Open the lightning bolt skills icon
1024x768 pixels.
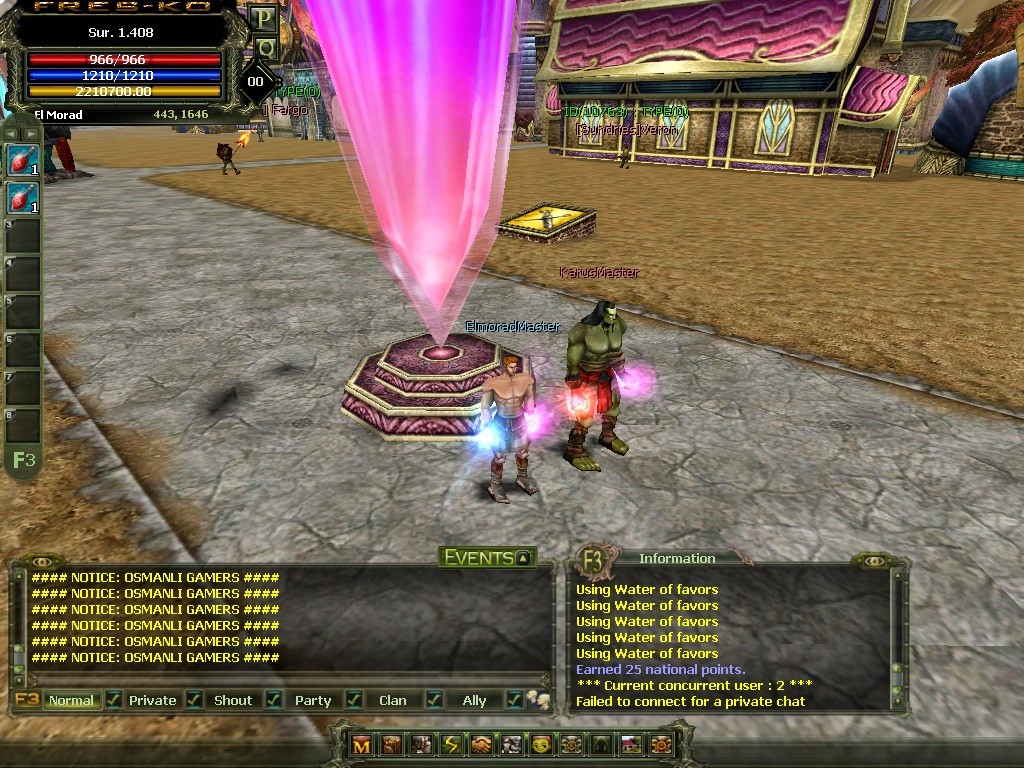451,744
